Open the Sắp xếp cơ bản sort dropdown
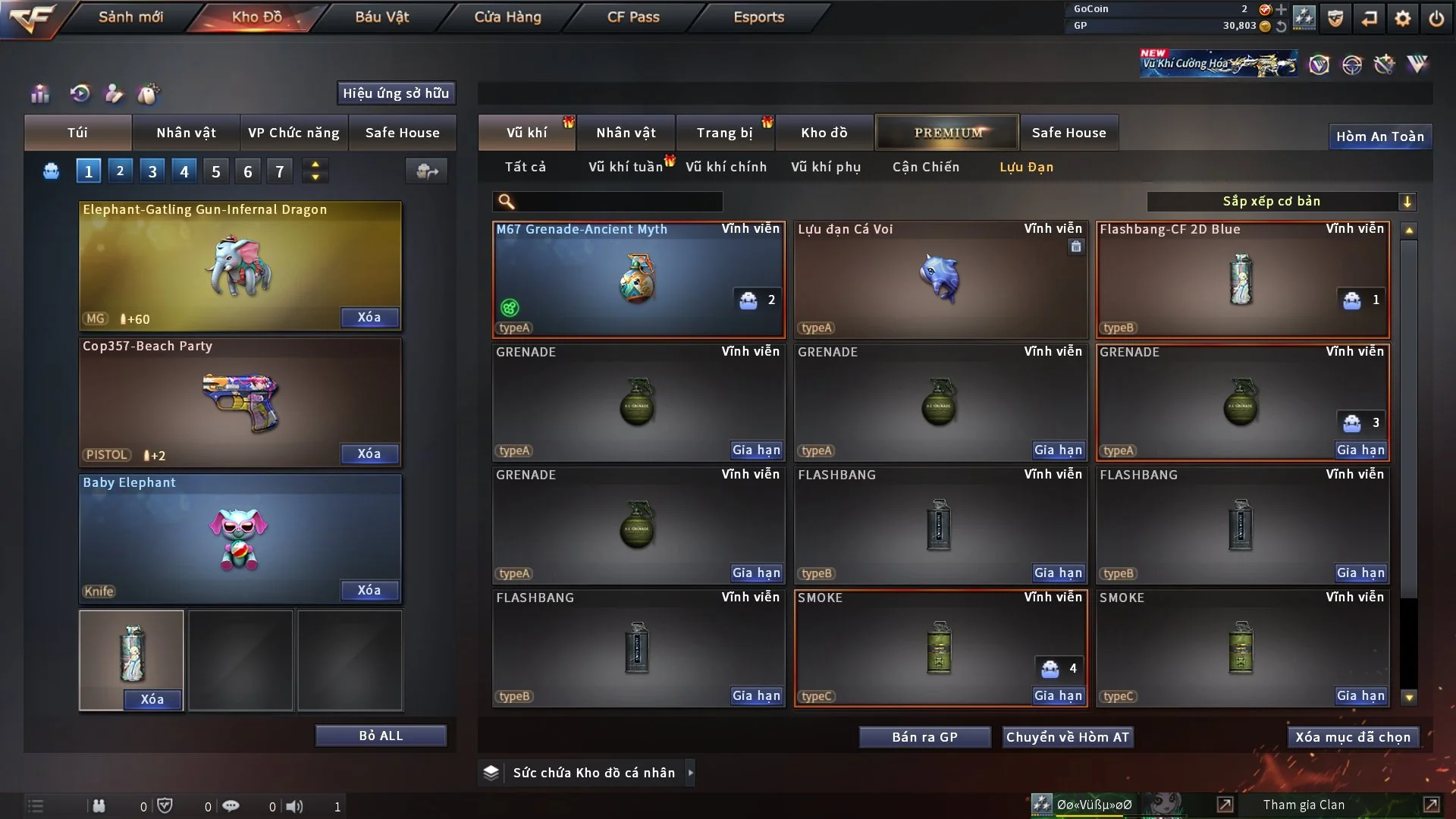 (1281, 201)
